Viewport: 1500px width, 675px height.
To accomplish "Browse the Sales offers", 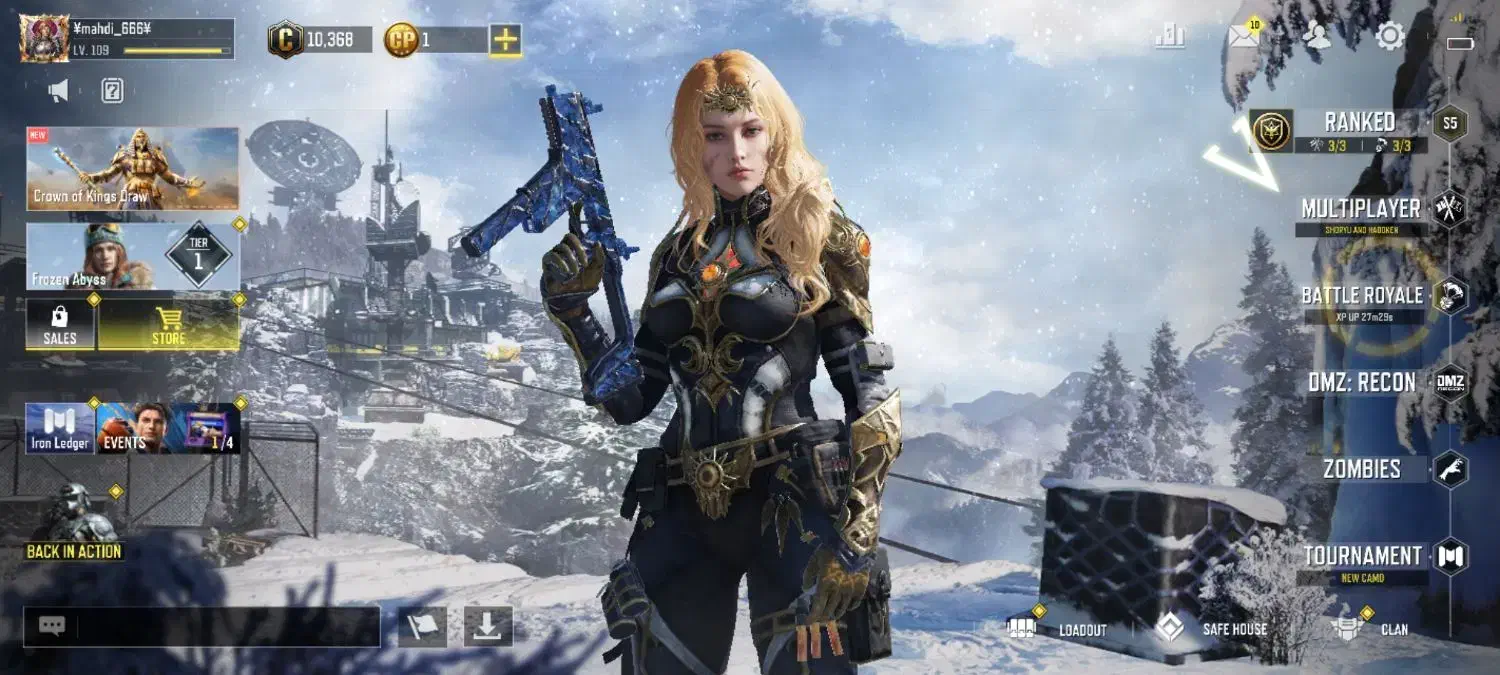I will click(x=60, y=325).
